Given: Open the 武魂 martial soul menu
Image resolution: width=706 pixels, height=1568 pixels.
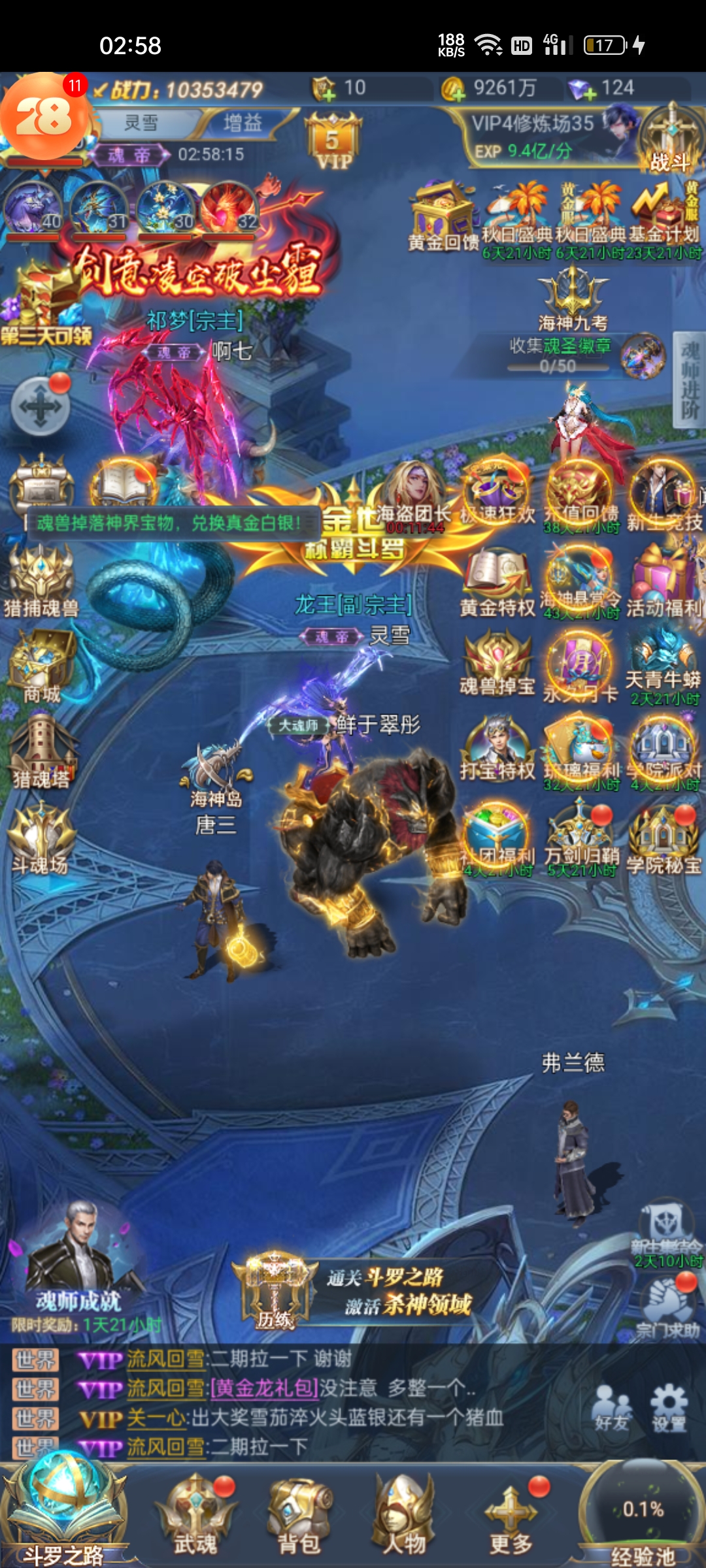Looking at the screenshot, I should pos(195,1514).
